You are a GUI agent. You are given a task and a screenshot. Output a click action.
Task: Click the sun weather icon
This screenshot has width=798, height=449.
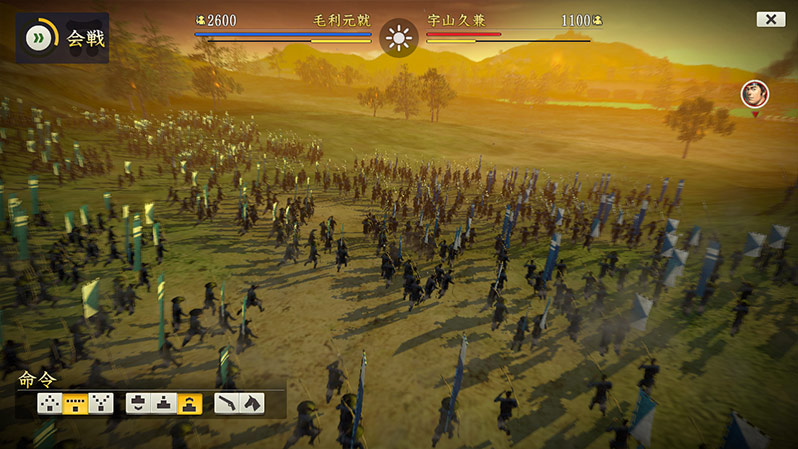click(x=399, y=39)
